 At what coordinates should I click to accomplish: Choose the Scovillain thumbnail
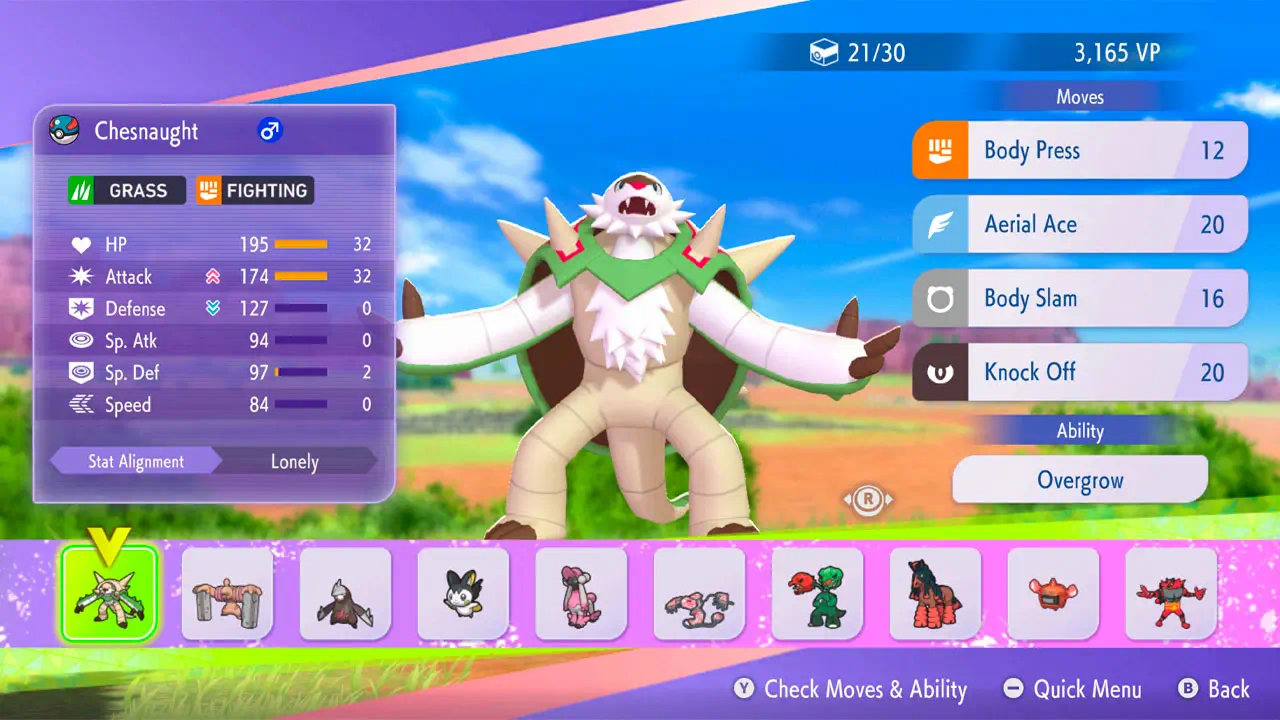817,594
